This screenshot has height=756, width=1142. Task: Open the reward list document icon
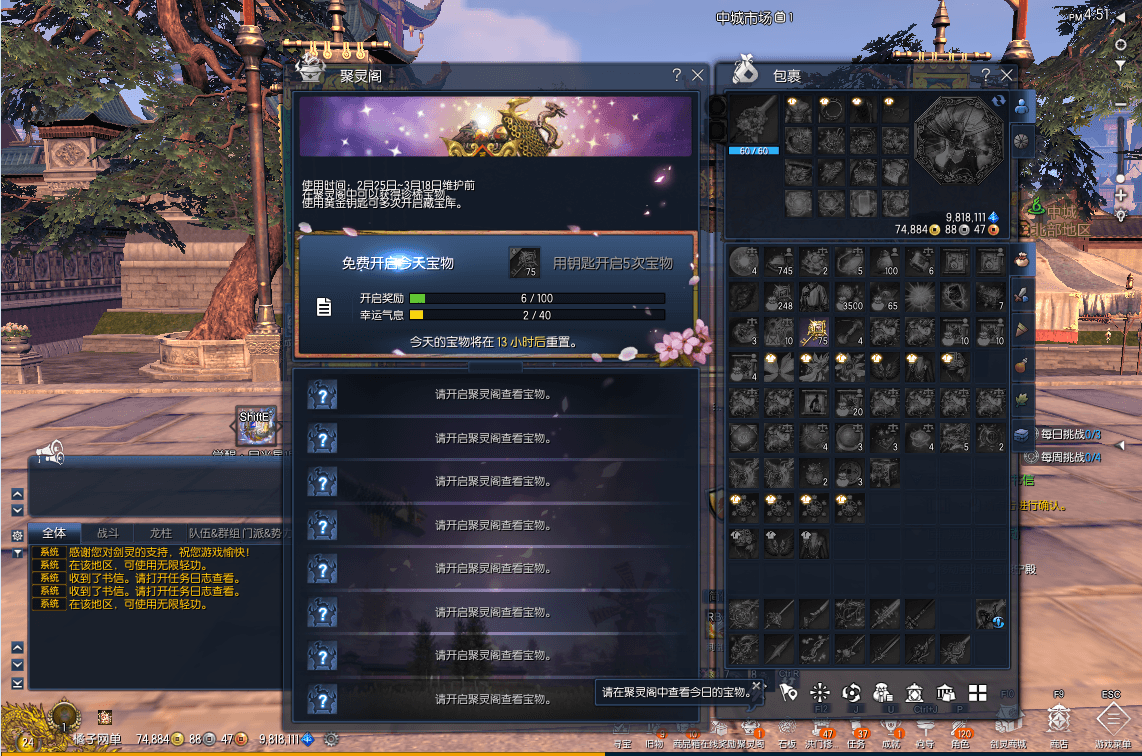point(324,307)
